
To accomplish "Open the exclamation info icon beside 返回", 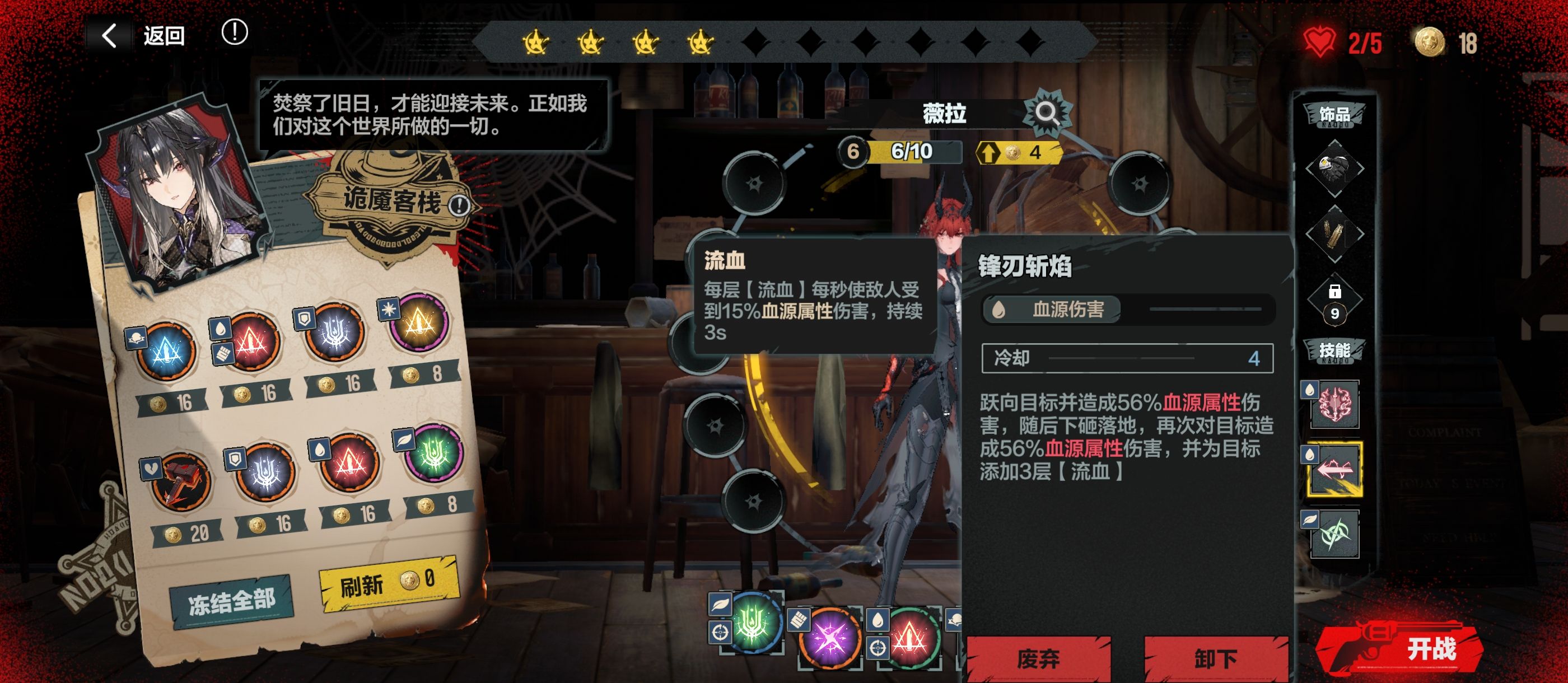I will (234, 32).
